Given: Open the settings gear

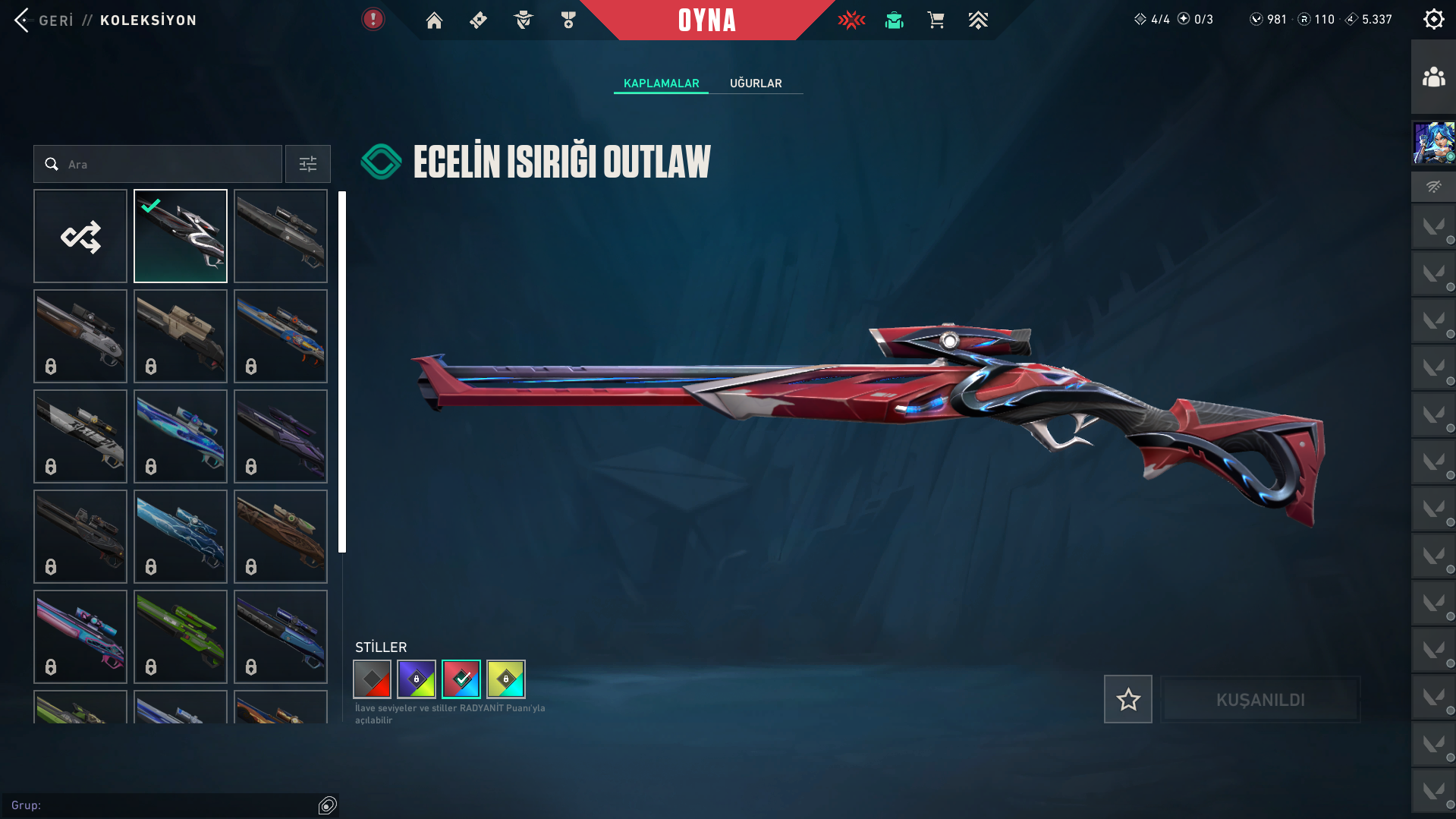Looking at the screenshot, I should pyautogui.click(x=1433, y=19).
